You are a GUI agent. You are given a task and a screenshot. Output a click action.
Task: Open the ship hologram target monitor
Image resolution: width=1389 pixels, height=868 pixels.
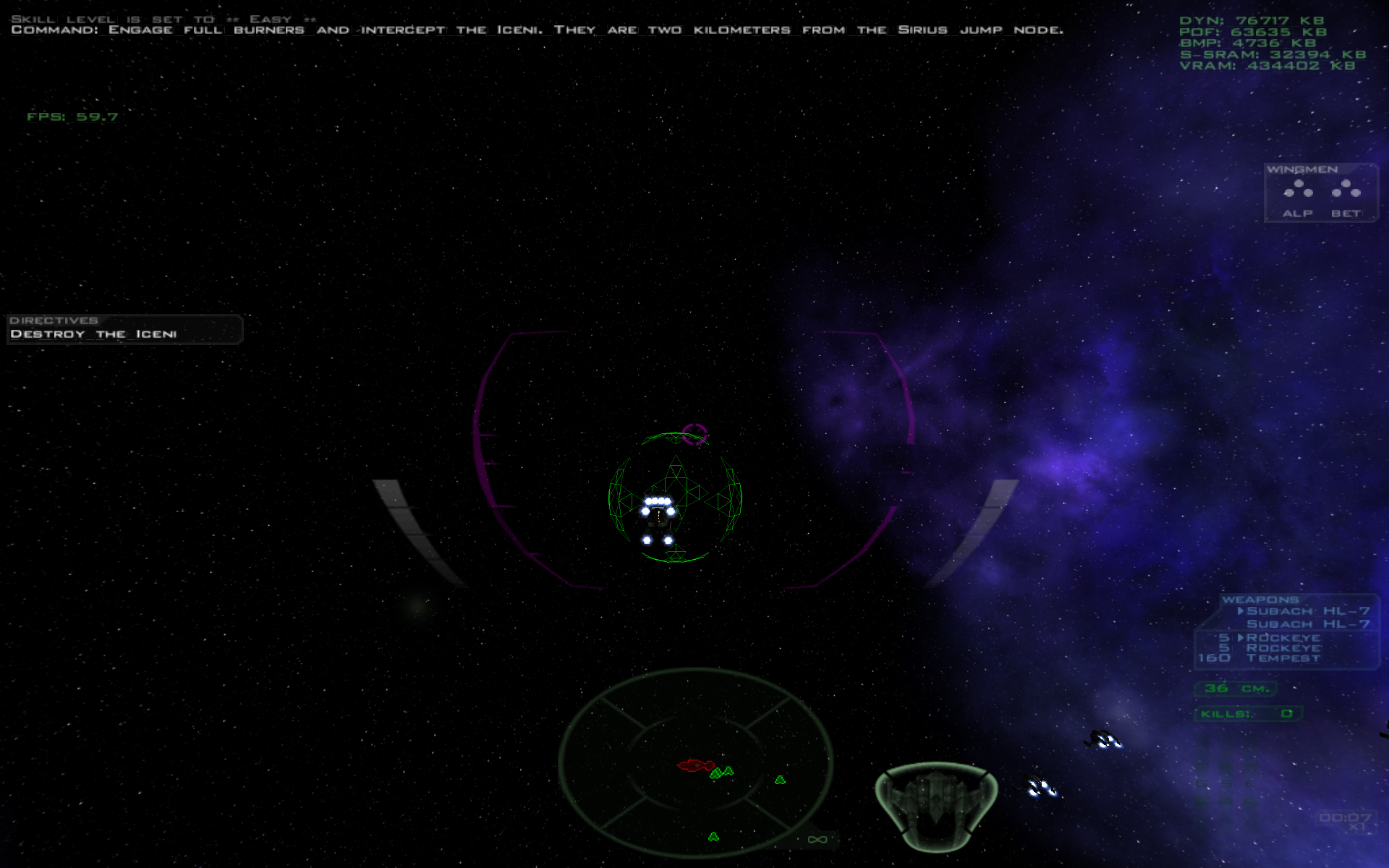click(936, 805)
